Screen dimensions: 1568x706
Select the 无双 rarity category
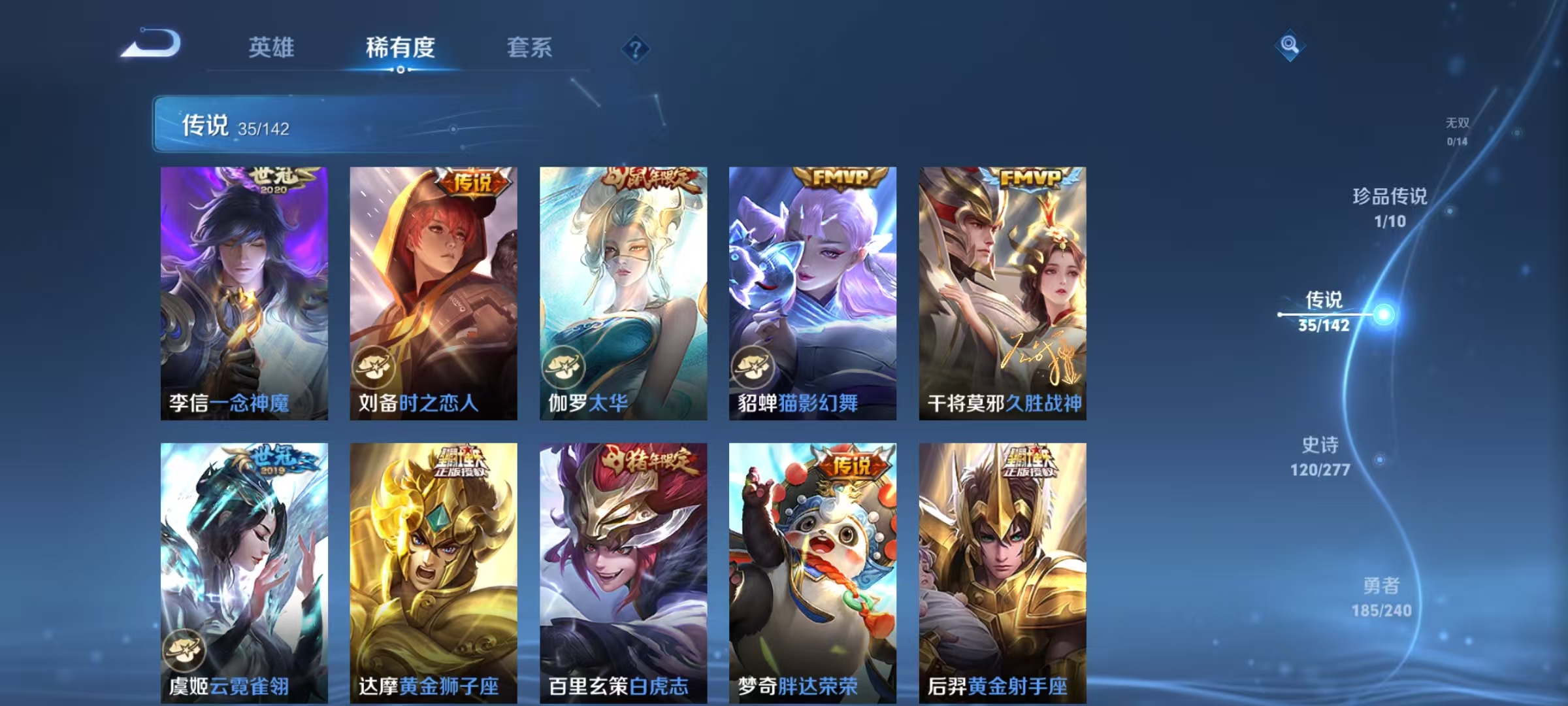(1456, 127)
